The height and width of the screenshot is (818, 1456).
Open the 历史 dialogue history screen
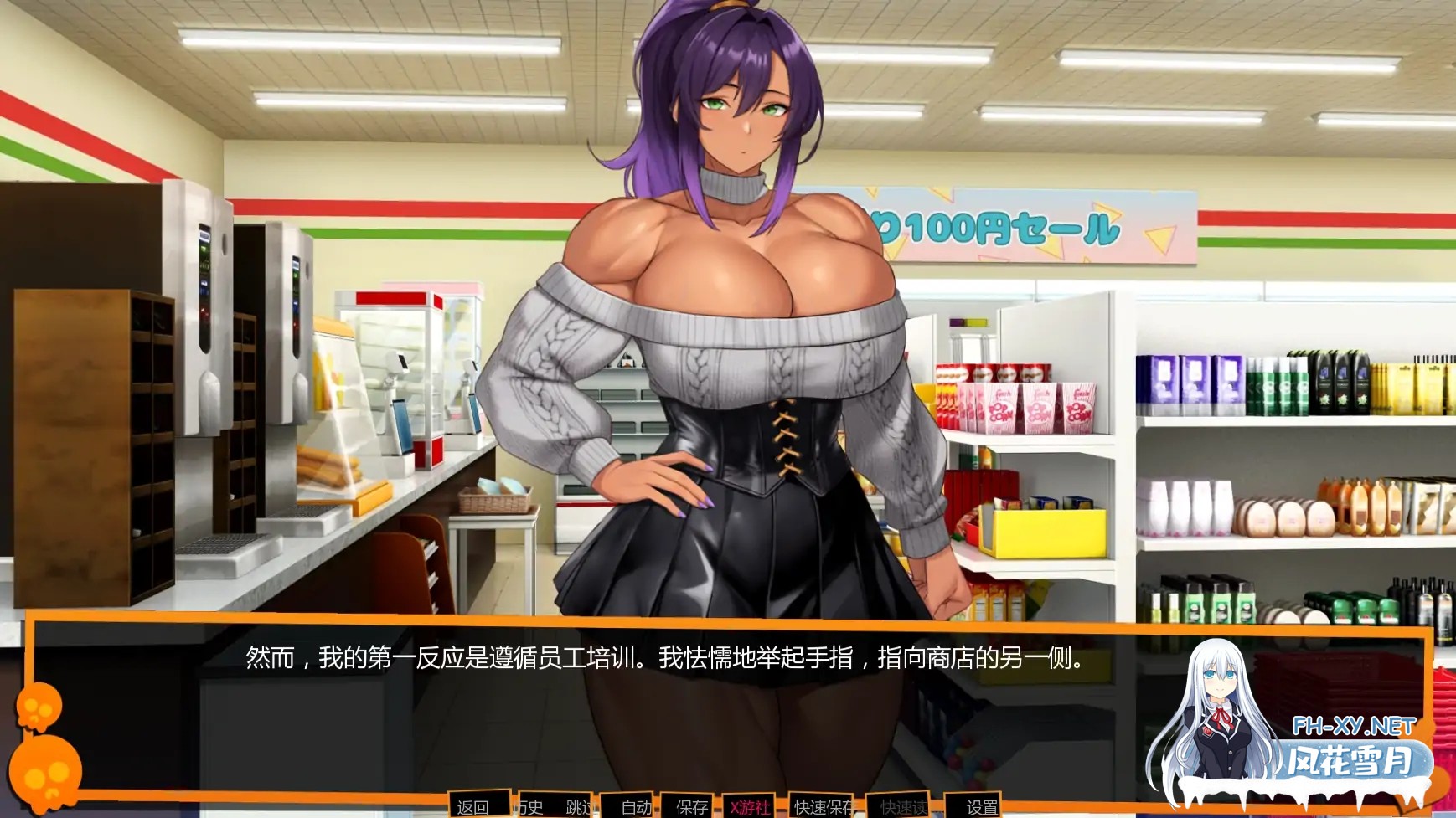[x=531, y=806]
